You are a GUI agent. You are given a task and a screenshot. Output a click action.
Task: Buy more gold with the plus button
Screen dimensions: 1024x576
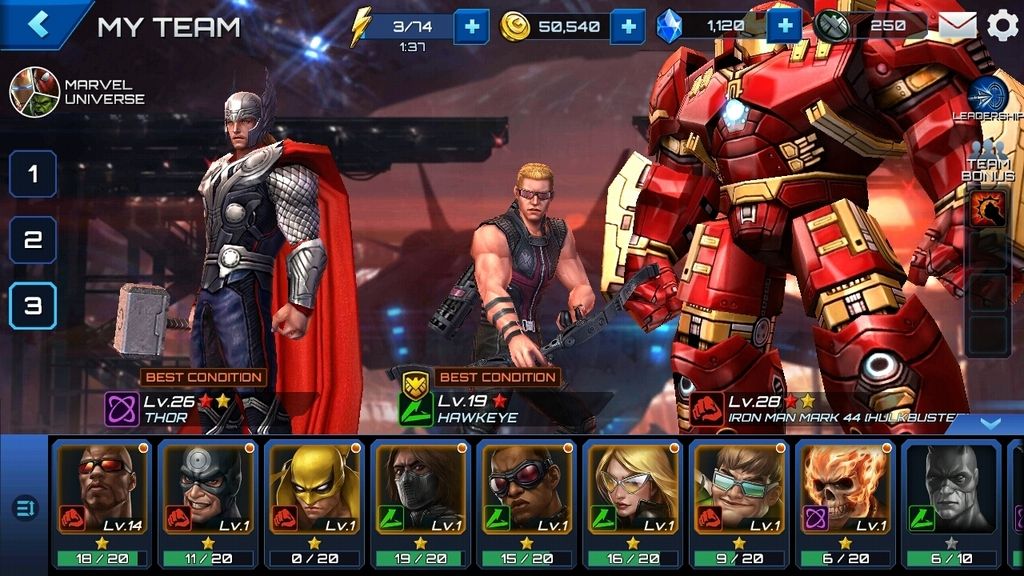(x=627, y=26)
